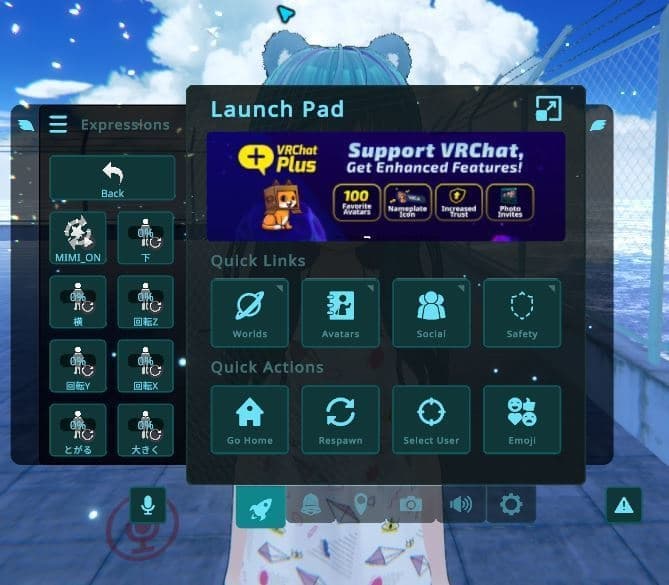Open the gear settings tab
Screen dimensions: 669x585
click(x=511, y=505)
